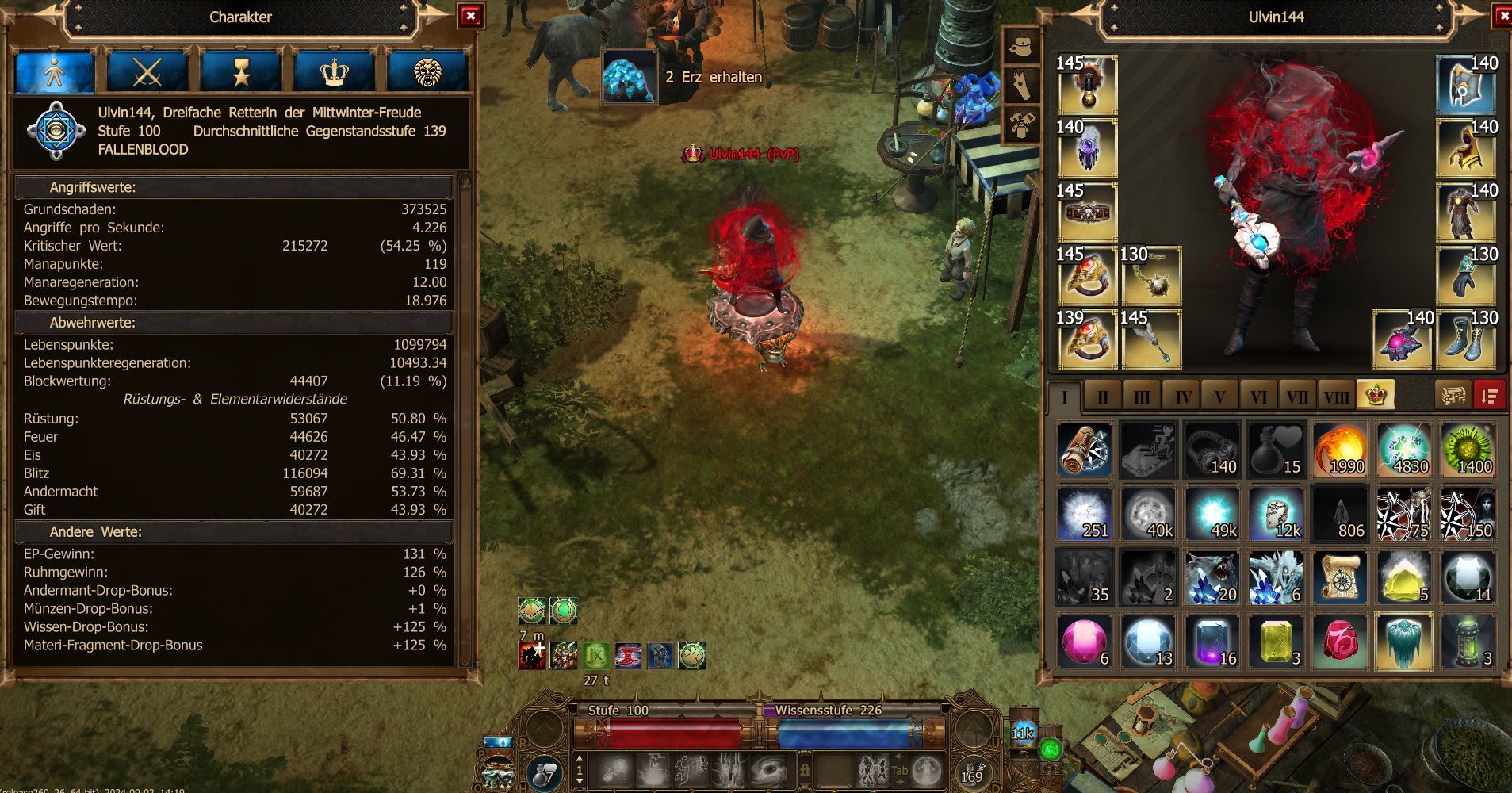Switch to inventory bag II
The height and width of the screenshot is (793, 1512).
click(1103, 396)
